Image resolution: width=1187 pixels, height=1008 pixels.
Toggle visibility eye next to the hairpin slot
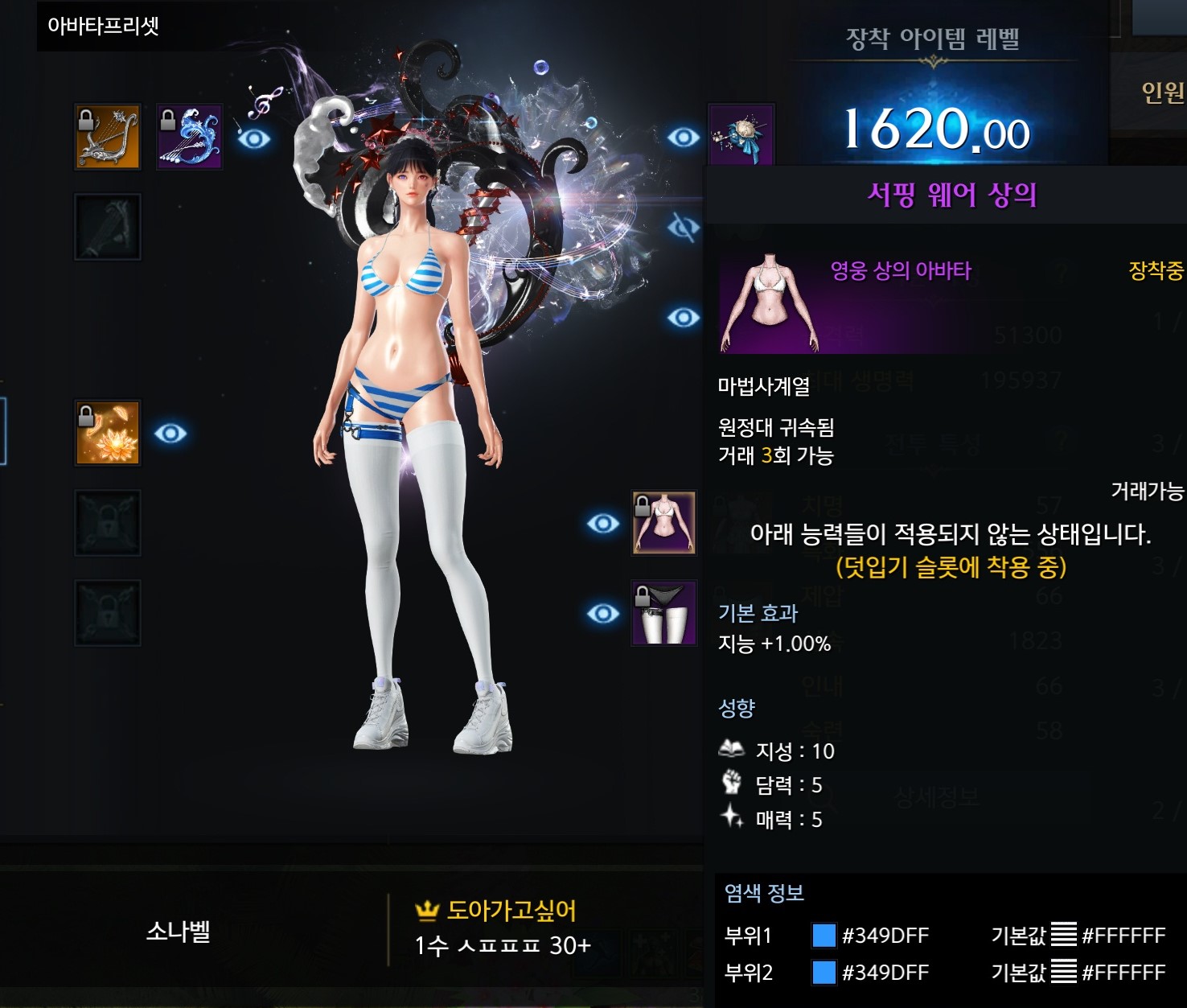coord(683,138)
